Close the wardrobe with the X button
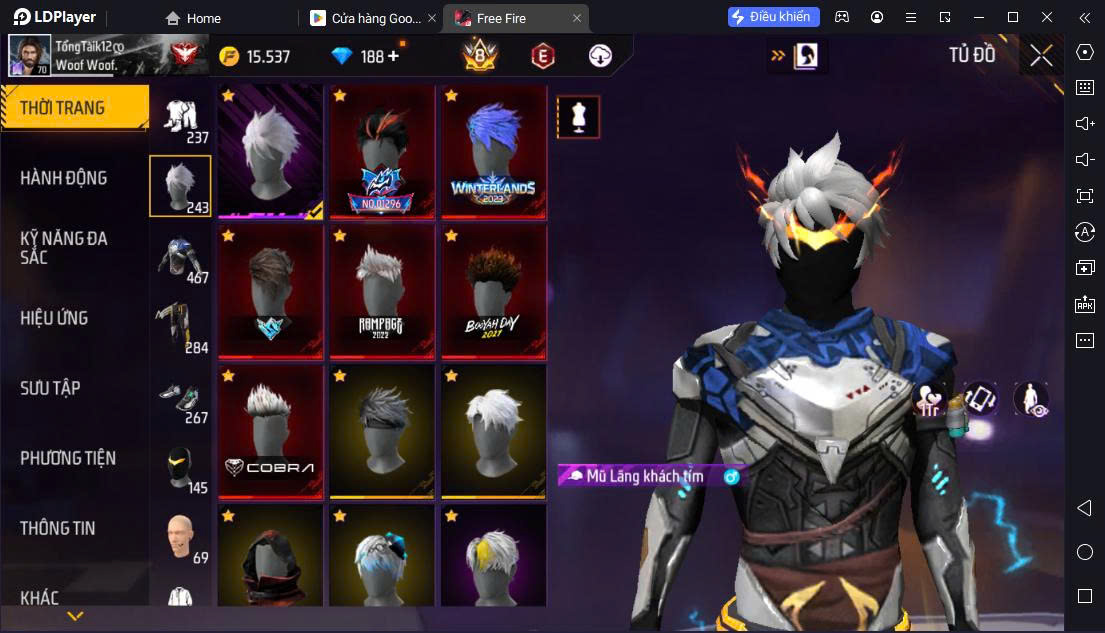This screenshot has height=633, width=1105. 1041,56
